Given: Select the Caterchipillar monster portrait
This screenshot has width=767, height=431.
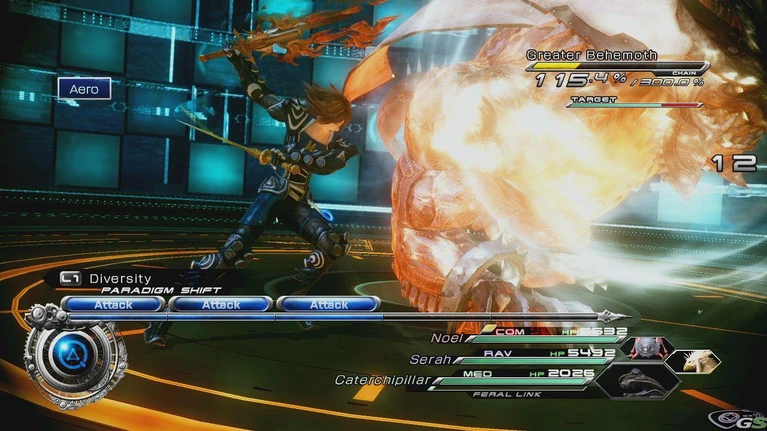Looking at the screenshot, I should point(640,381).
